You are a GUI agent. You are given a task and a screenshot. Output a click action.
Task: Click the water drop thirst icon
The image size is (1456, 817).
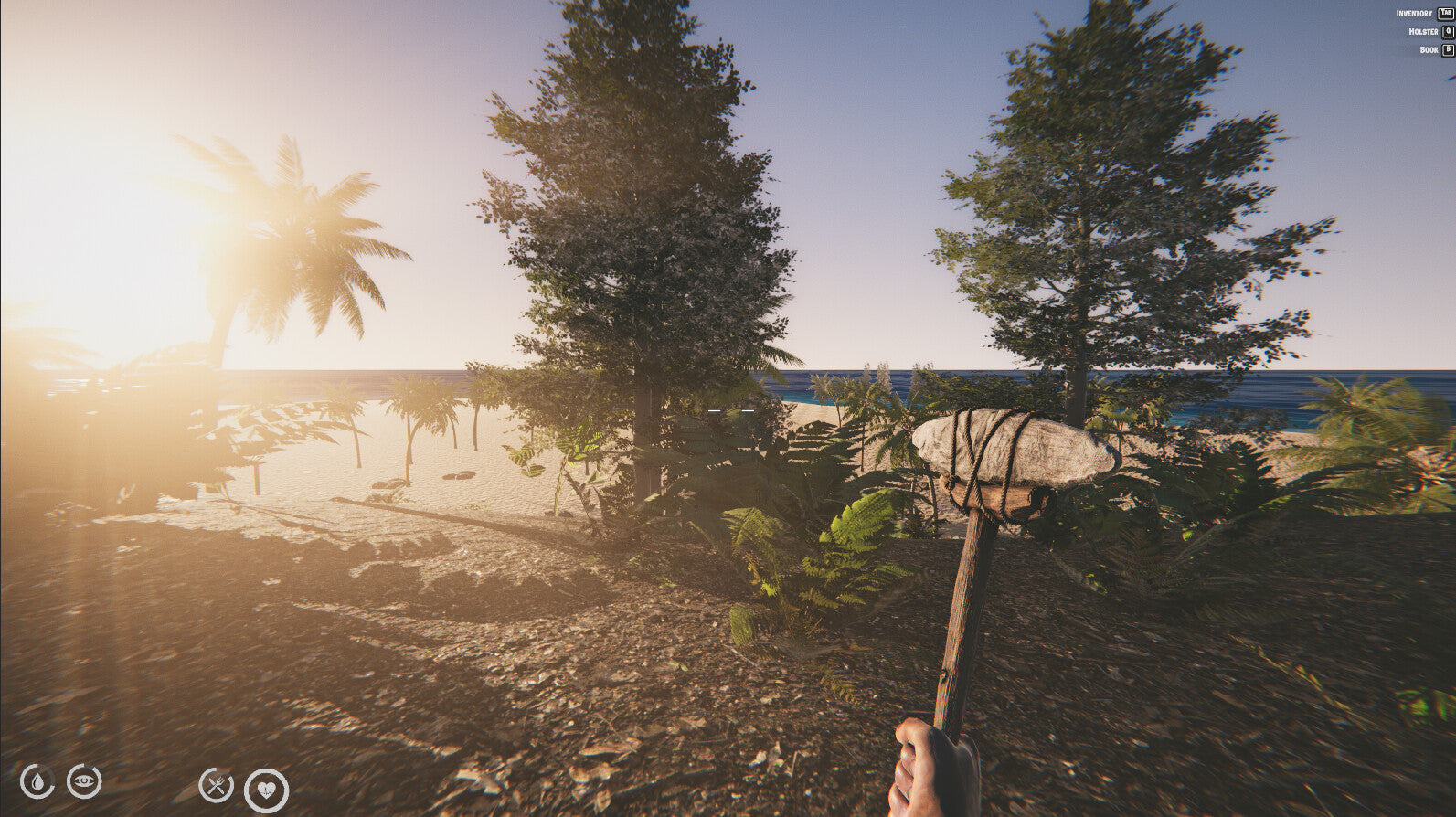point(37,781)
